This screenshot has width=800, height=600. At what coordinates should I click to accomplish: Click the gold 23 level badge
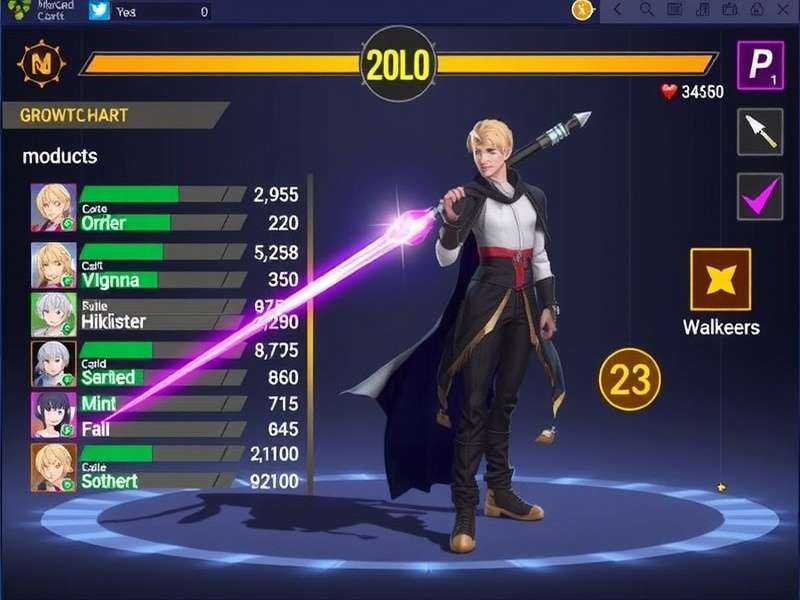coord(629,380)
